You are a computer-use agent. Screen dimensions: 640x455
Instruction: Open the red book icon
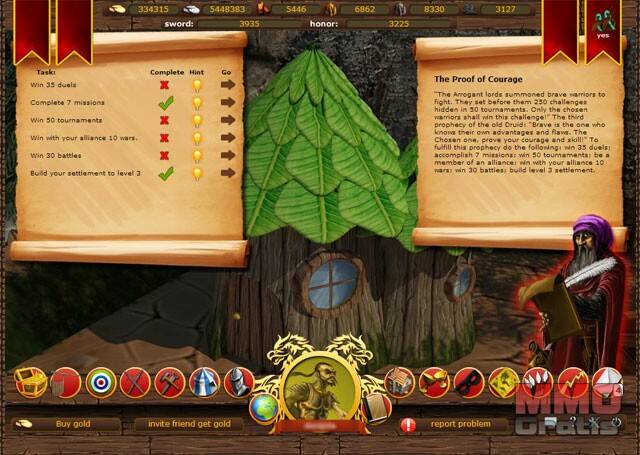point(373,408)
